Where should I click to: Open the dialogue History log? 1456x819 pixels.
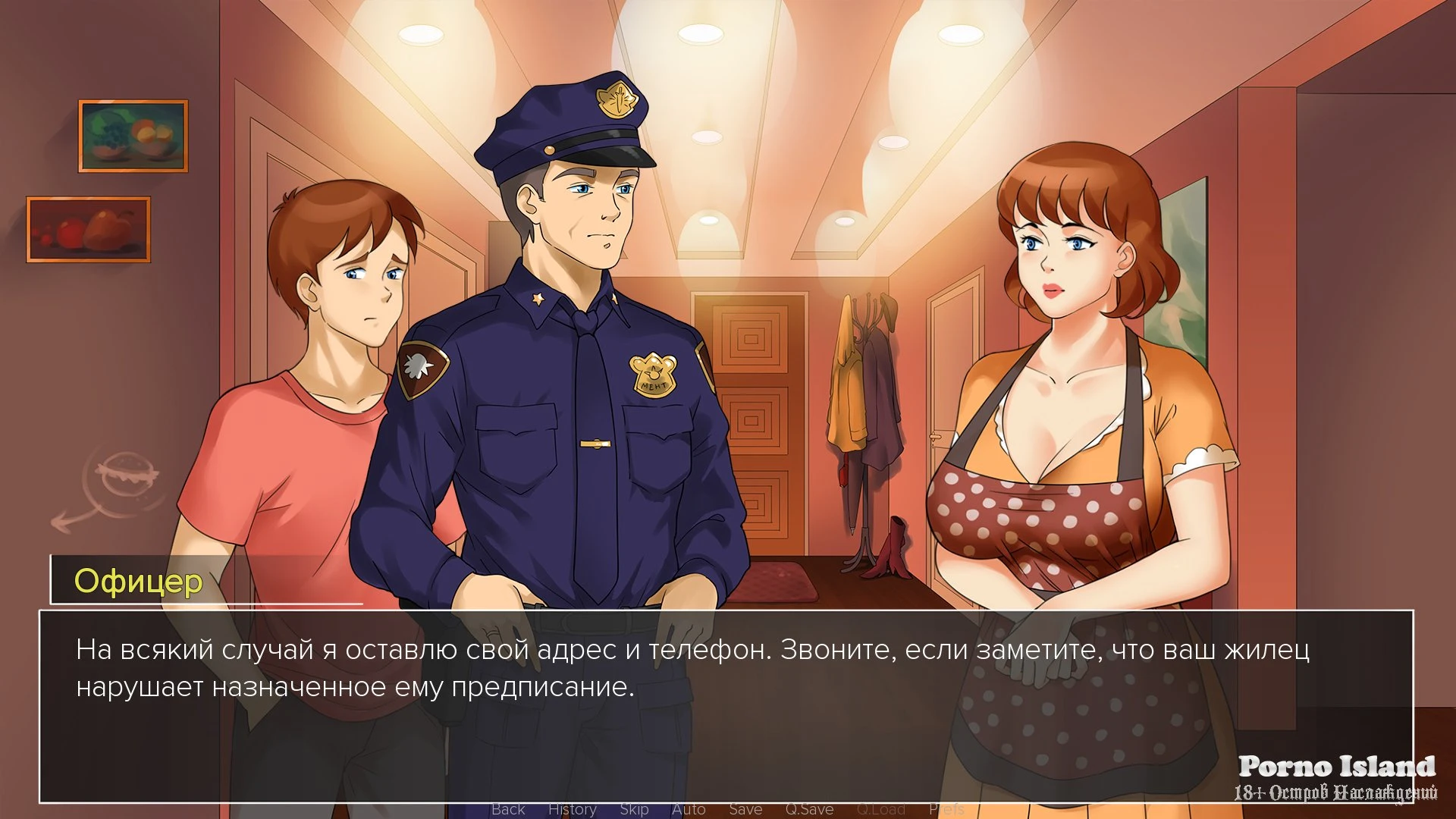(573, 809)
